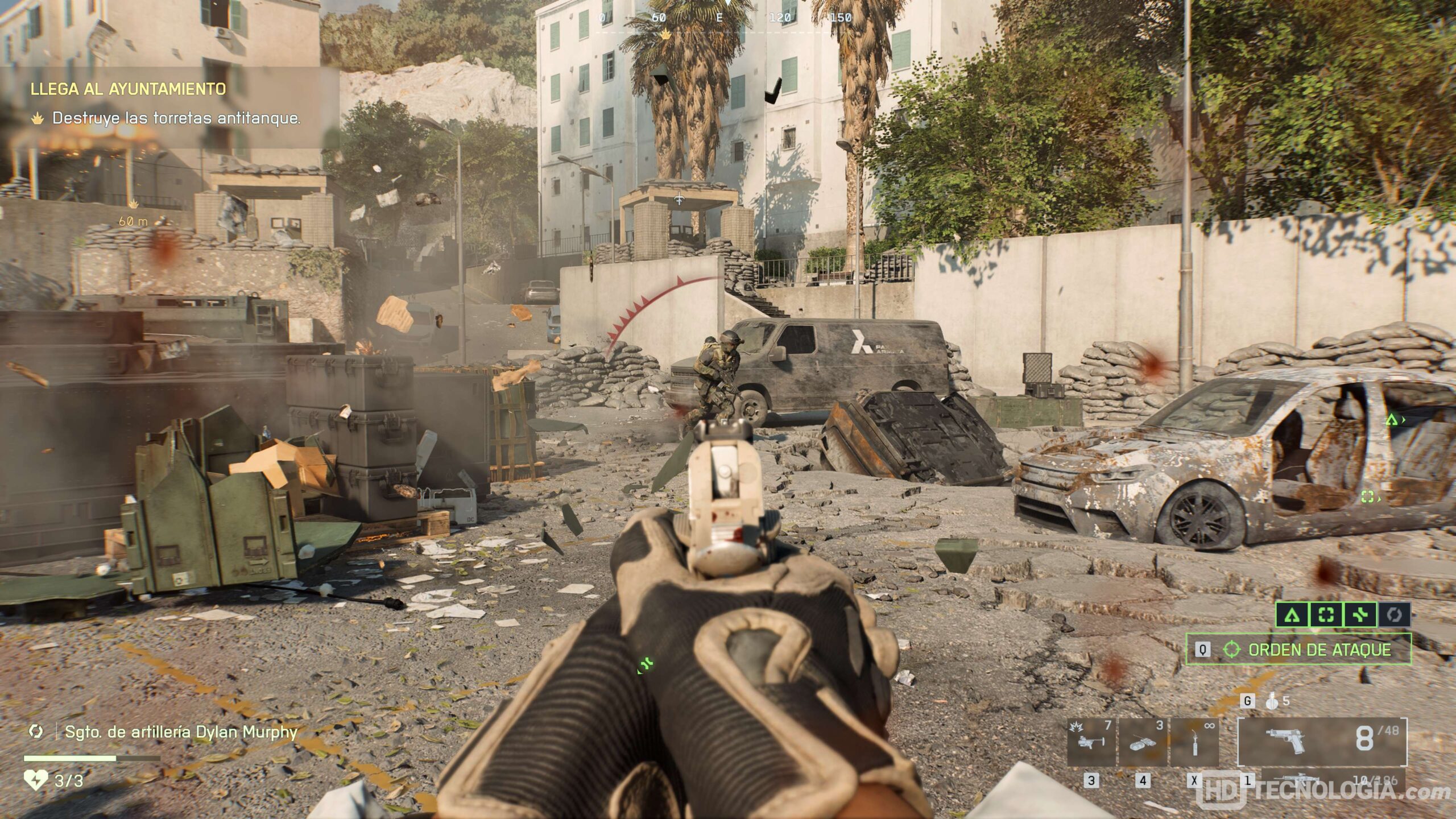1456x819 pixels.
Task: Click the hand grenade icon
Action: (x=1272, y=701)
